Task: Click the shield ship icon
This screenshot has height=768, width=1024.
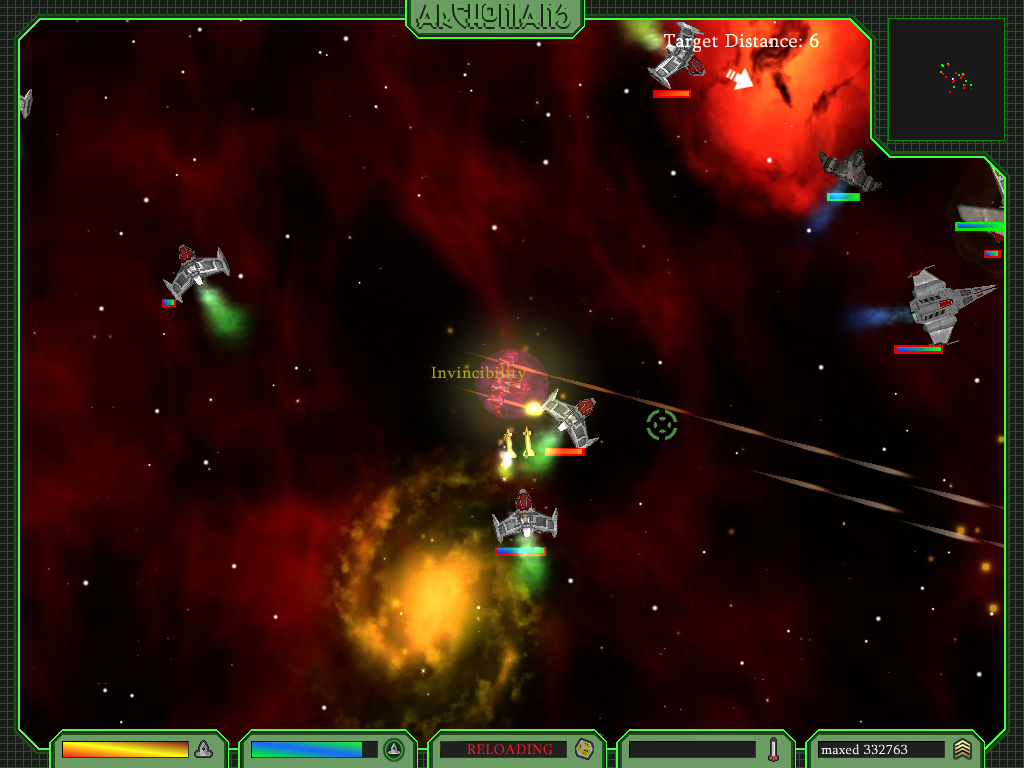Action: [x=394, y=749]
